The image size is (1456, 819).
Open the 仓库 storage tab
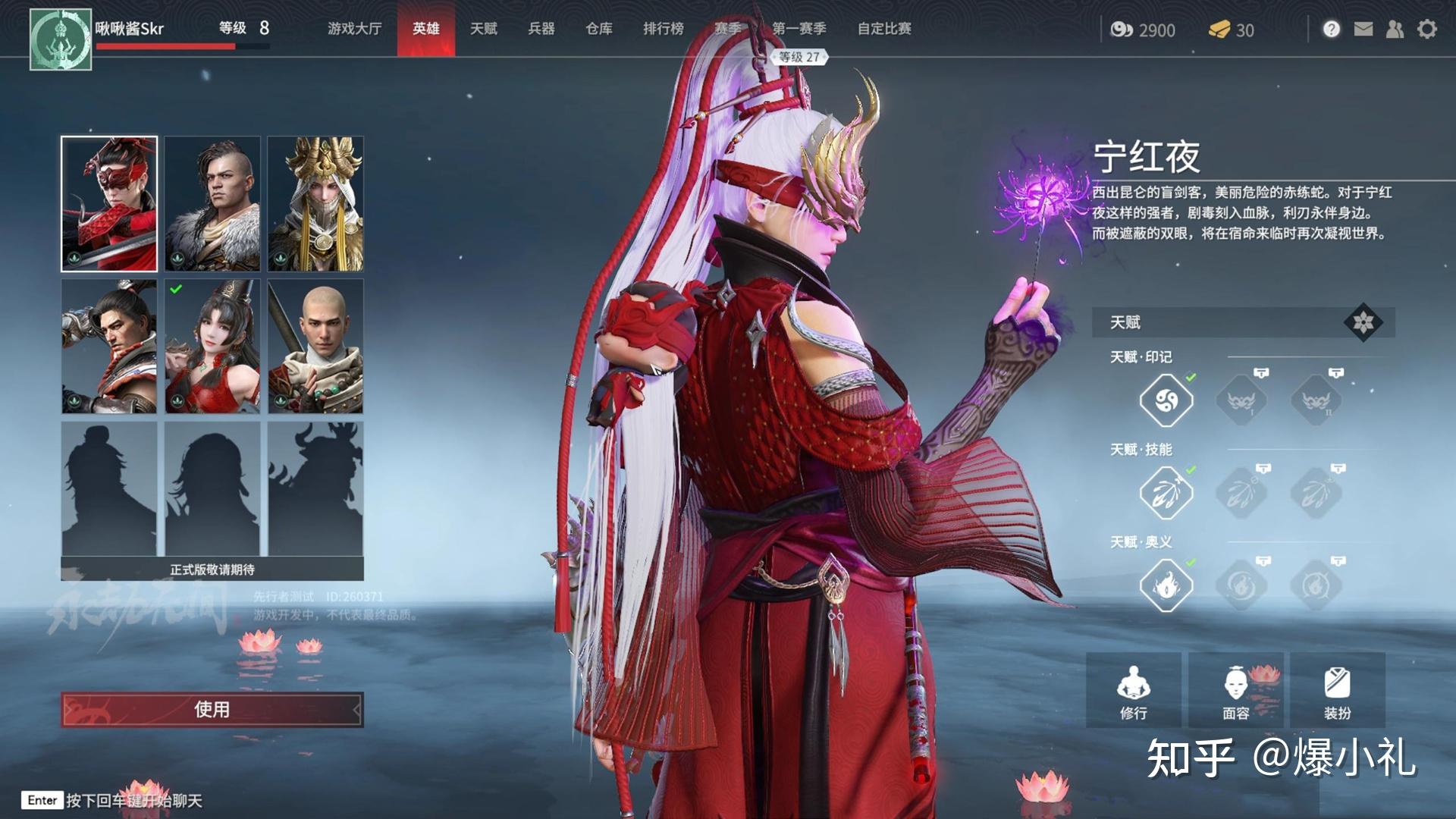coord(599,29)
